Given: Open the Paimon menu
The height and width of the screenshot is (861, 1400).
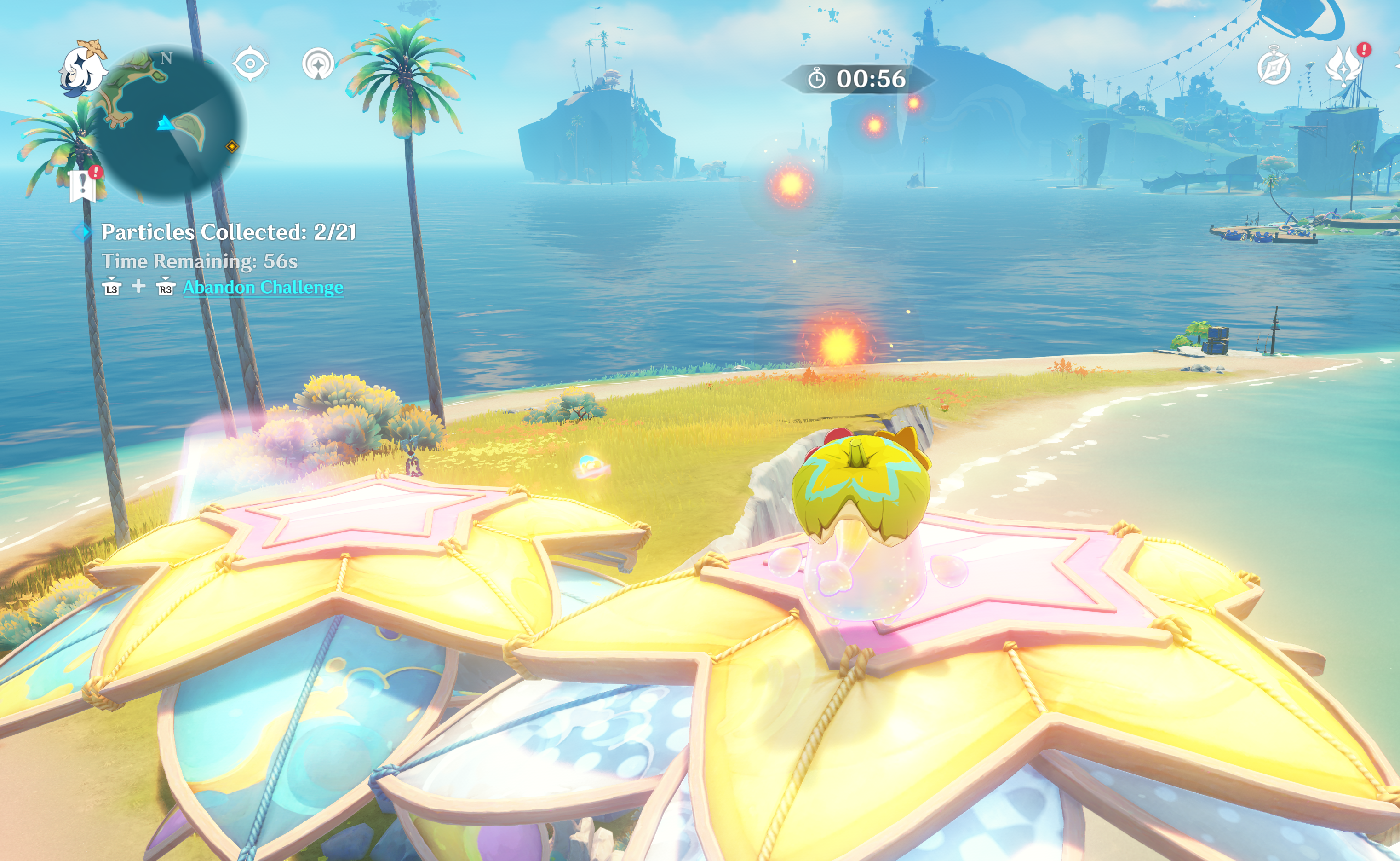Looking at the screenshot, I should [83, 69].
